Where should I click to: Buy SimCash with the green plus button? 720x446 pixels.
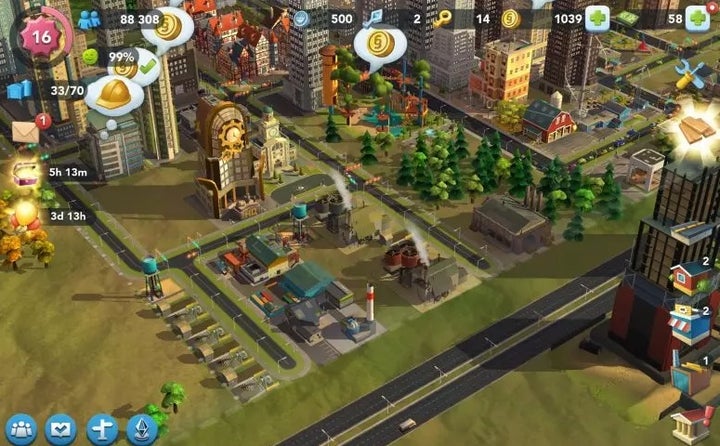pos(697,18)
